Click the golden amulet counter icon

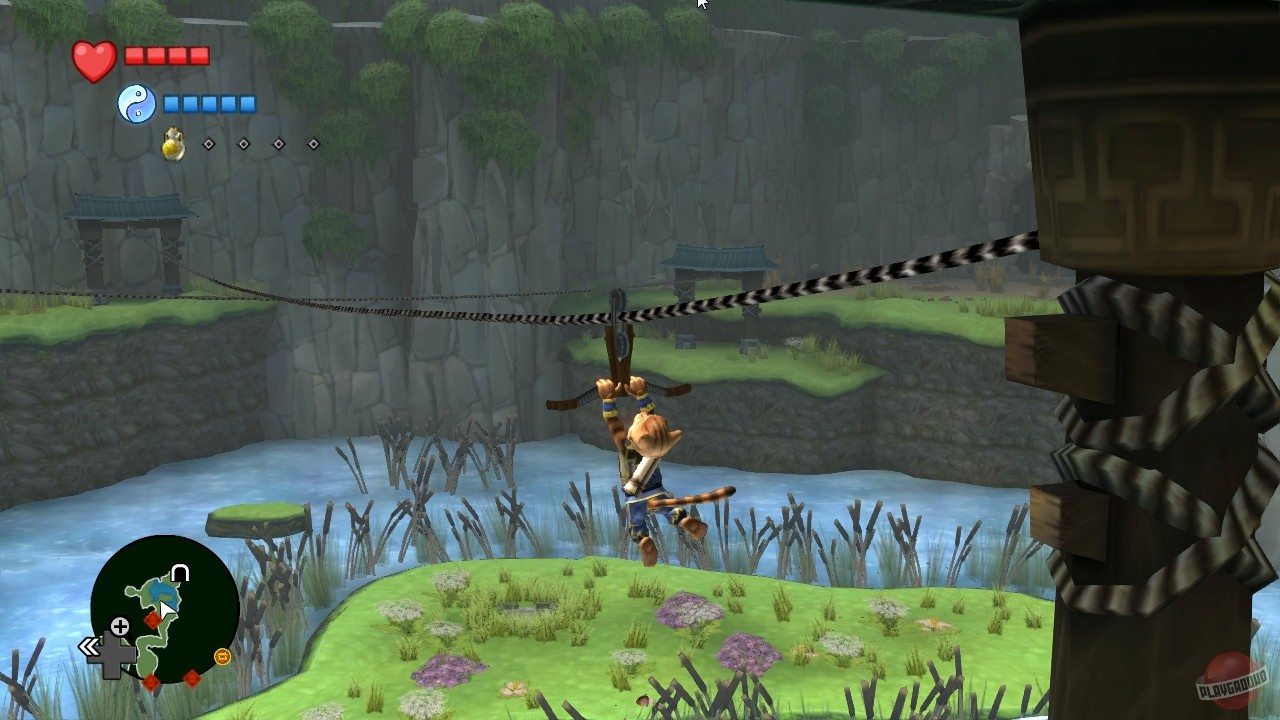(x=173, y=144)
